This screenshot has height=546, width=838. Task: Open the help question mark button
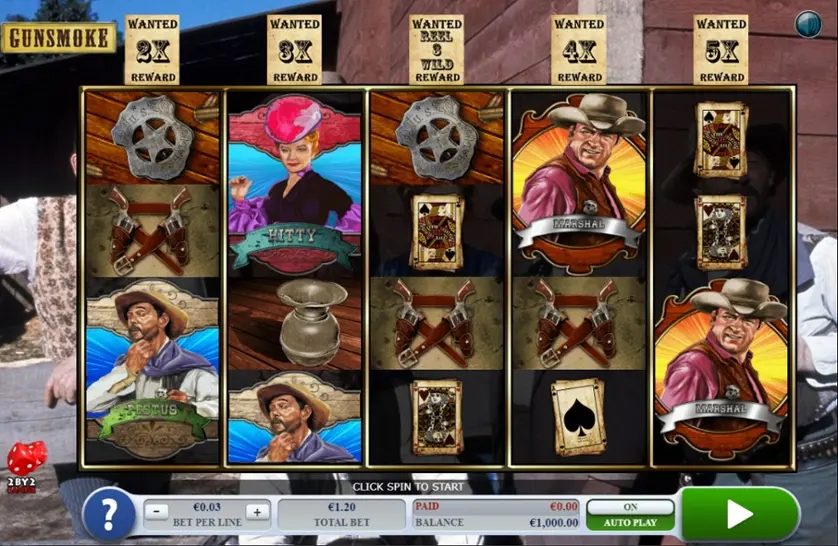pyautogui.click(x=109, y=515)
